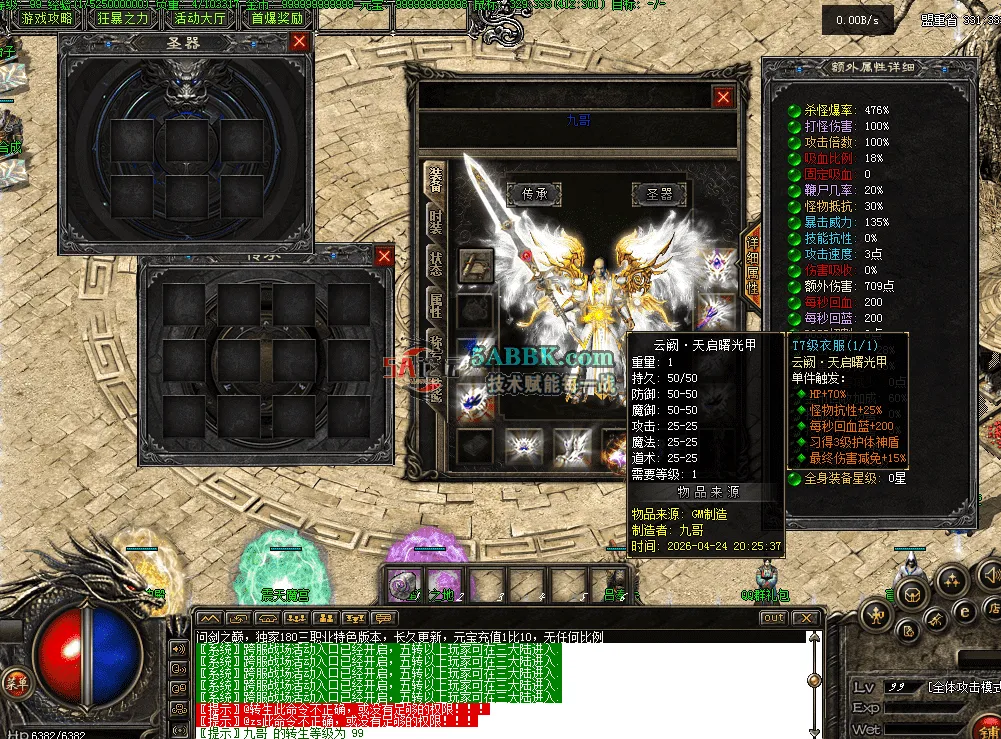
Task: Close the 圣器 relic window
Action: (x=299, y=41)
